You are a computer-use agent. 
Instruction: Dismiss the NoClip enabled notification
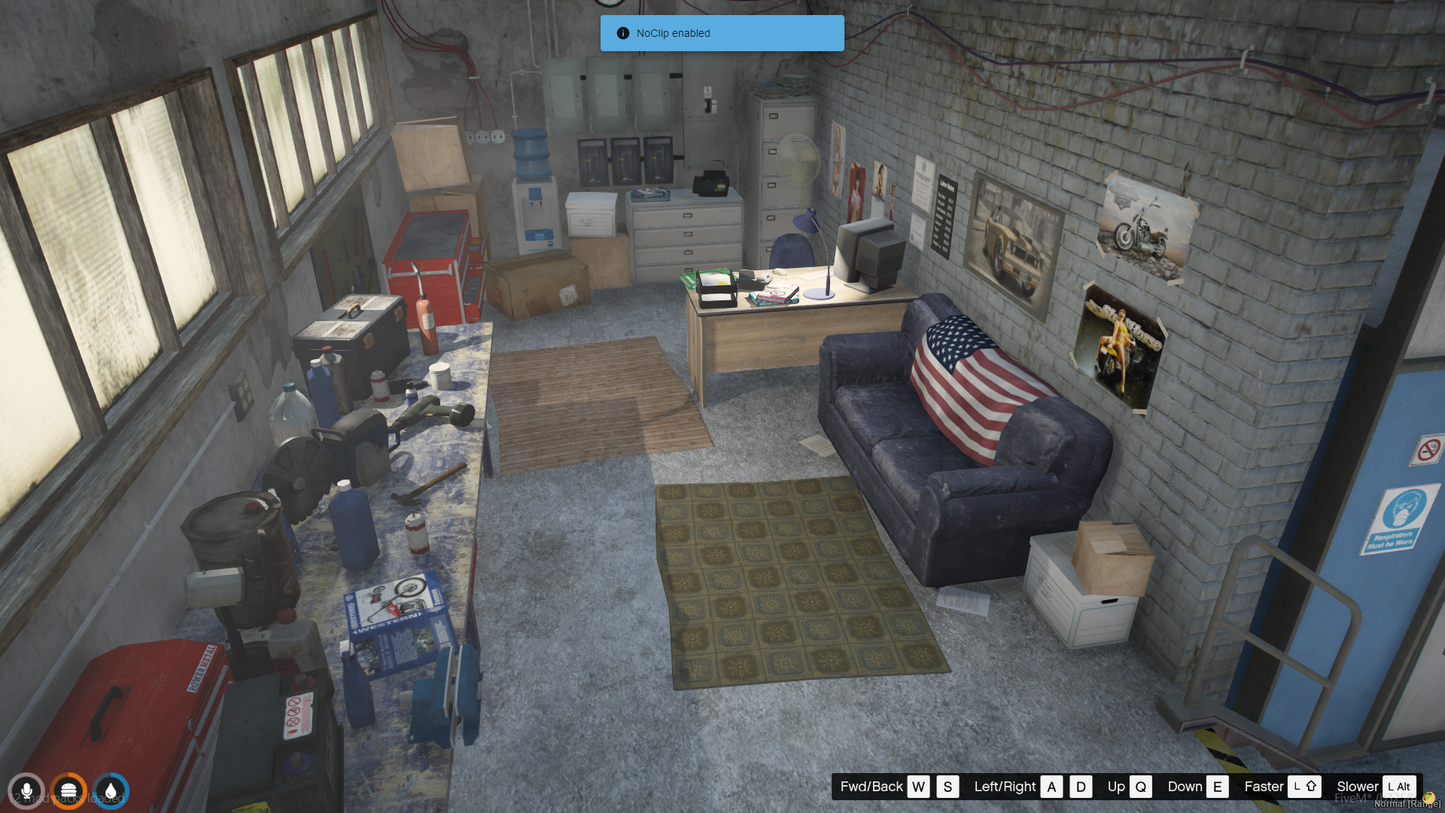tap(721, 33)
